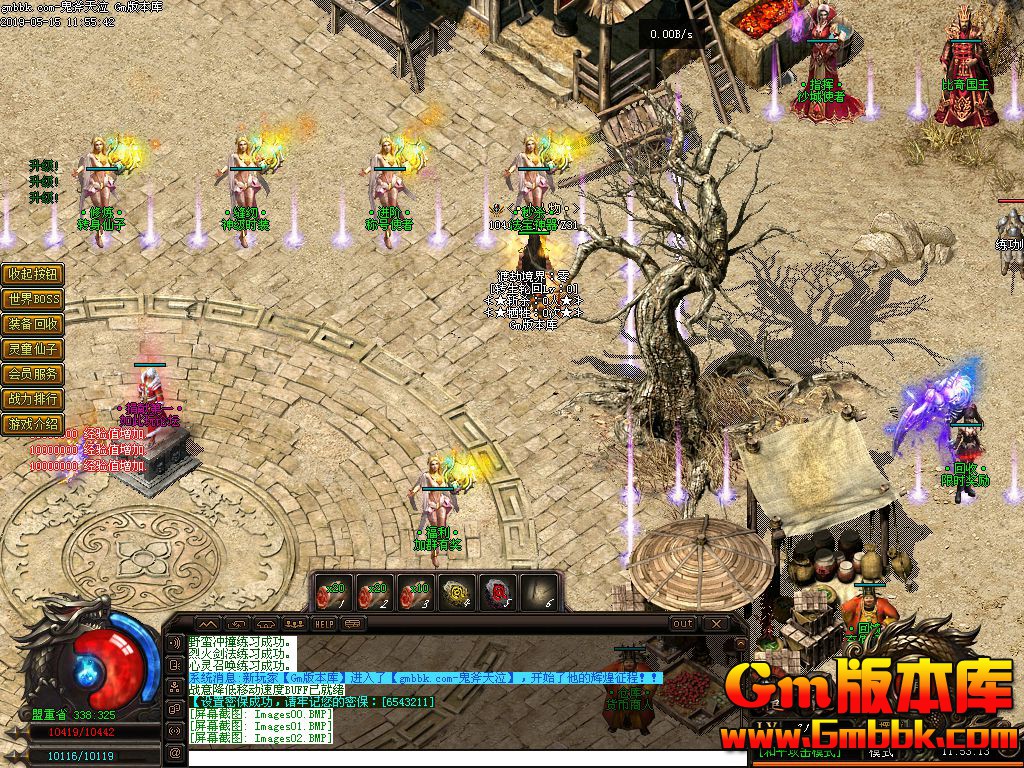The image size is (1024, 768).
Task: Open 会员服务 member services
Action: pos(34,374)
